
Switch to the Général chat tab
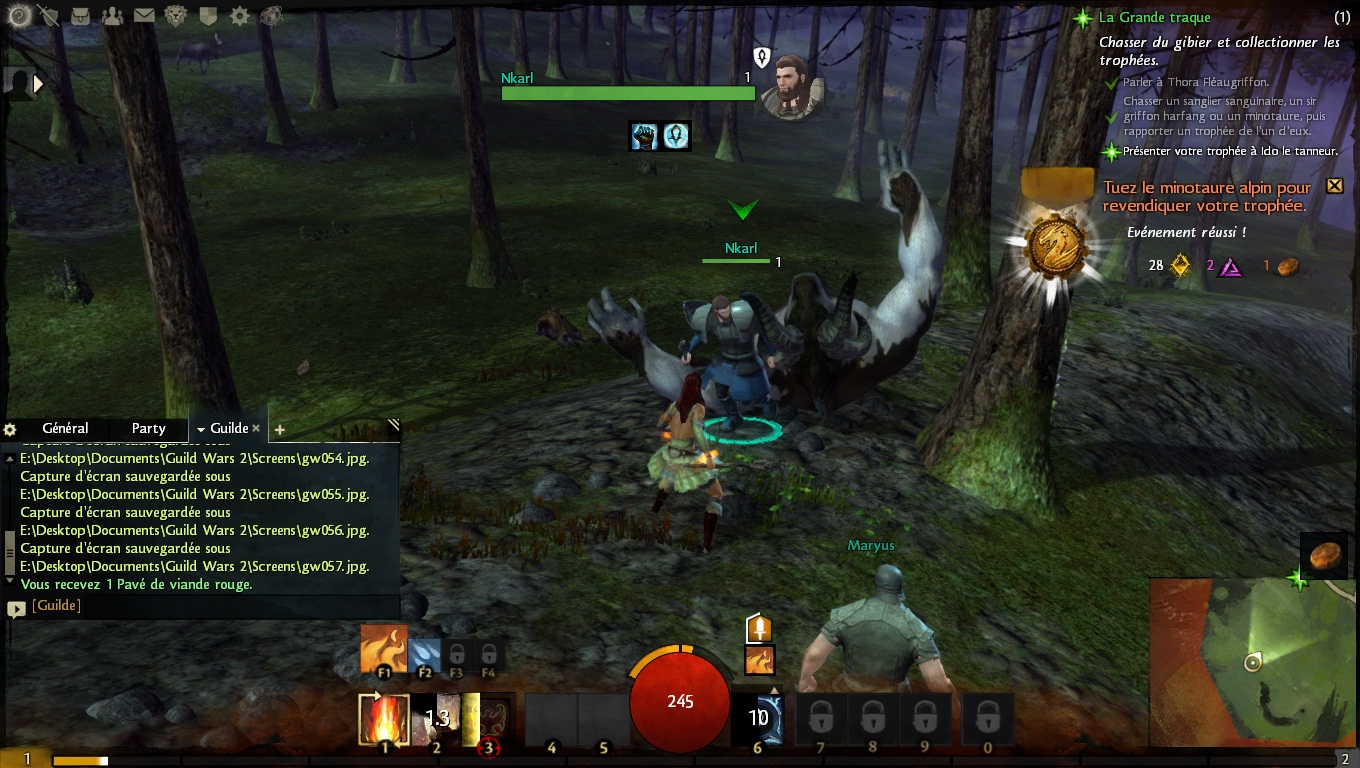(x=65, y=428)
